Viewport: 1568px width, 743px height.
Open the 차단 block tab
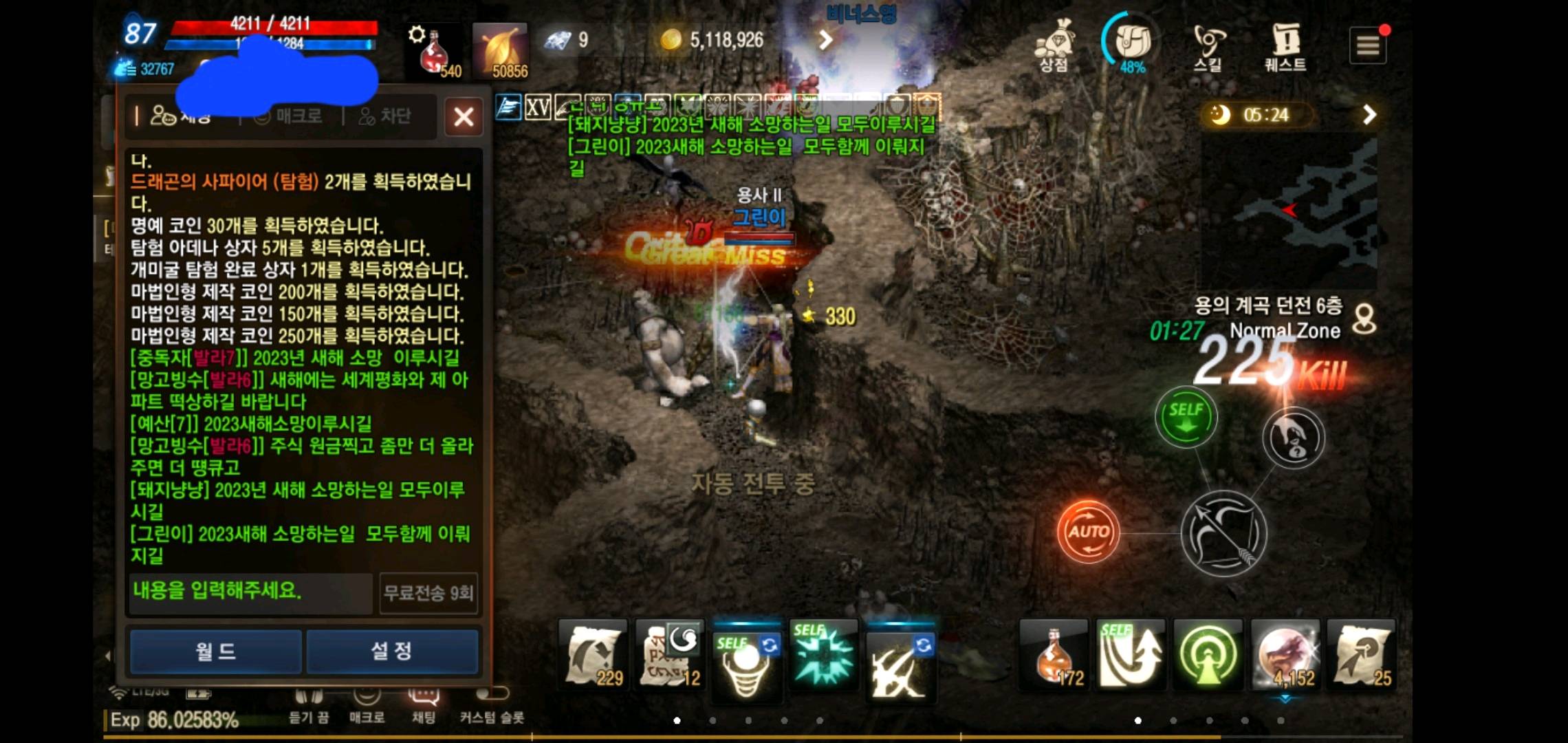pyautogui.click(x=385, y=116)
